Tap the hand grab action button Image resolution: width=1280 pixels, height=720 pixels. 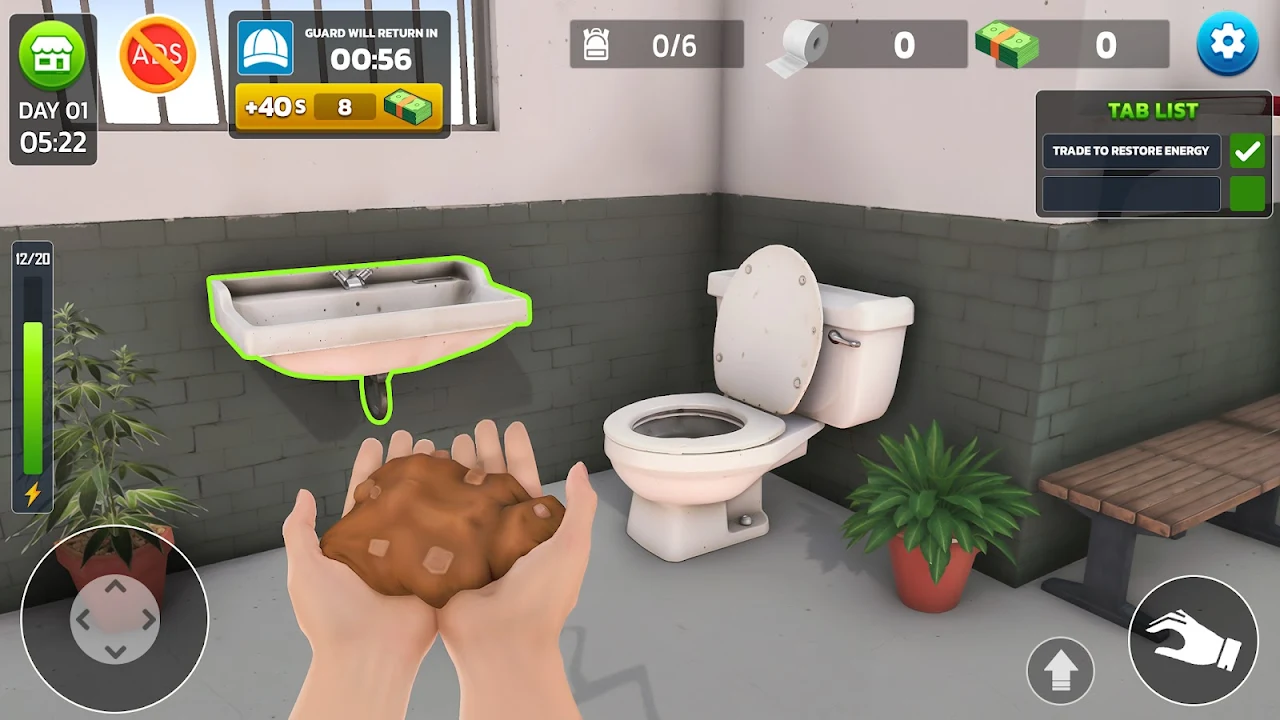1192,640
